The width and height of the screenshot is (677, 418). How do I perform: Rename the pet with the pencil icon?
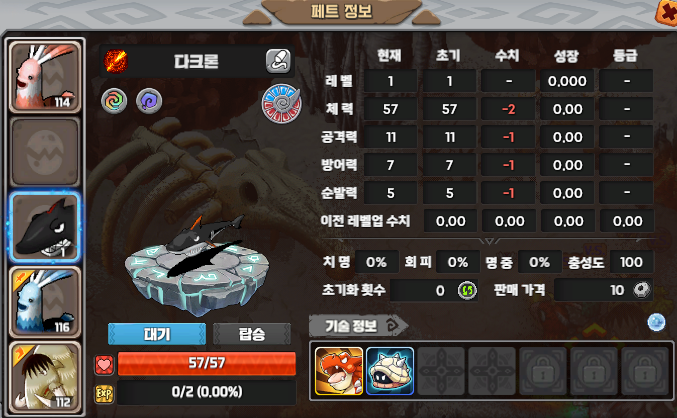pyautogui.click(x=278, y=61)
